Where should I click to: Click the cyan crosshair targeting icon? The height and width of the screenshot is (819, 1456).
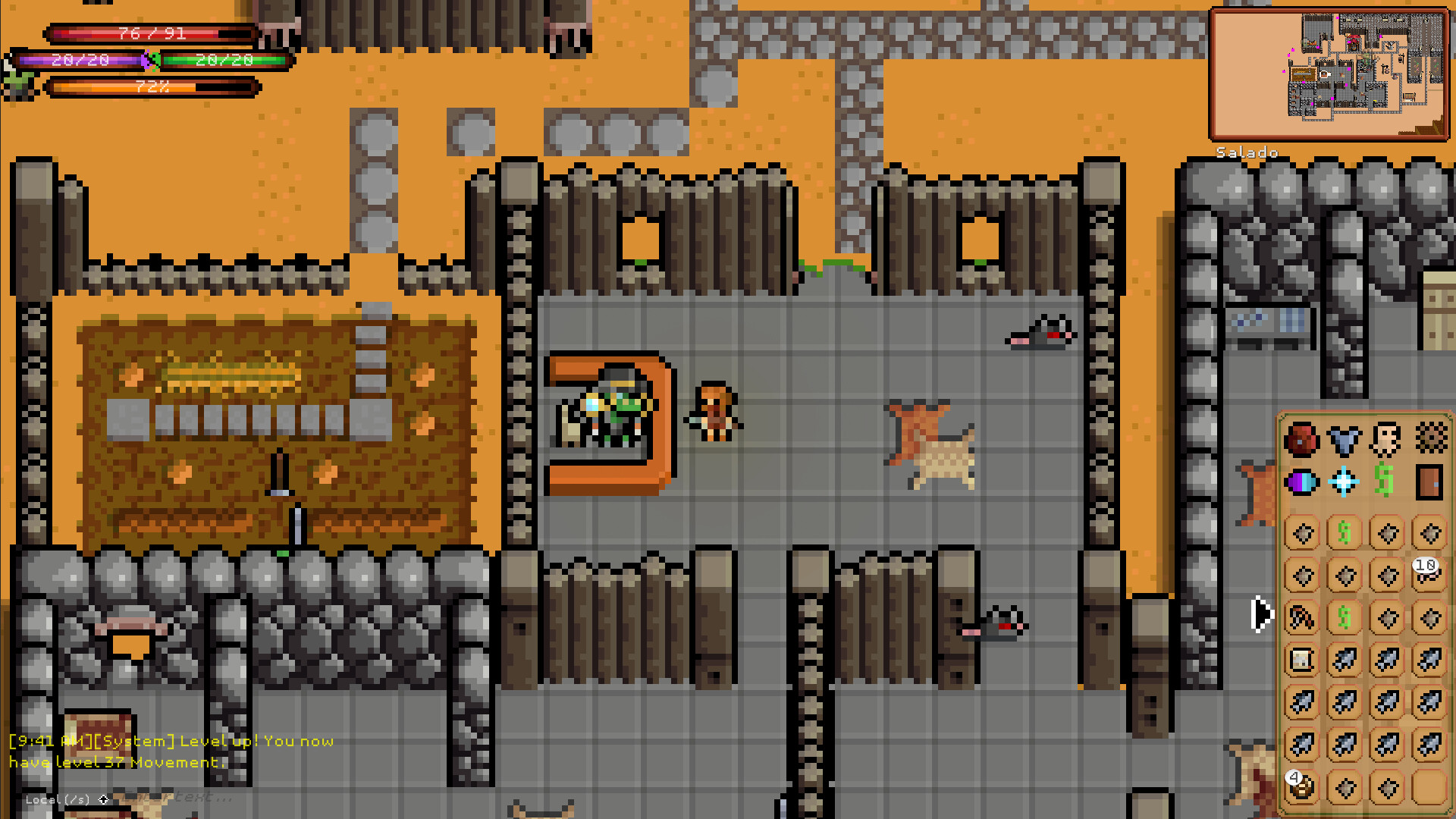(1344, 482)
